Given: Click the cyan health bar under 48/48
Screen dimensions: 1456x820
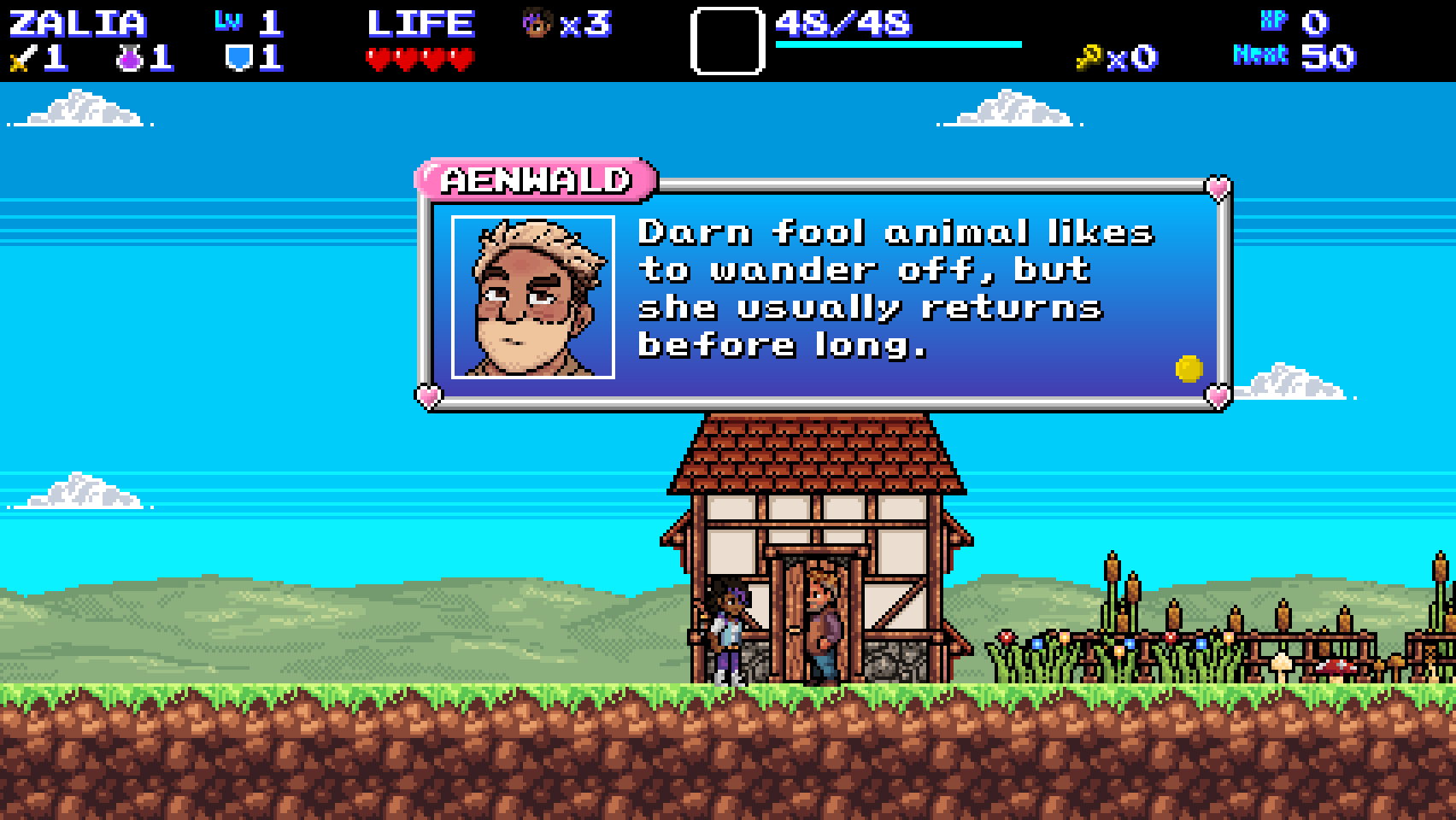Looking at the screenshot, I should 897,40.
